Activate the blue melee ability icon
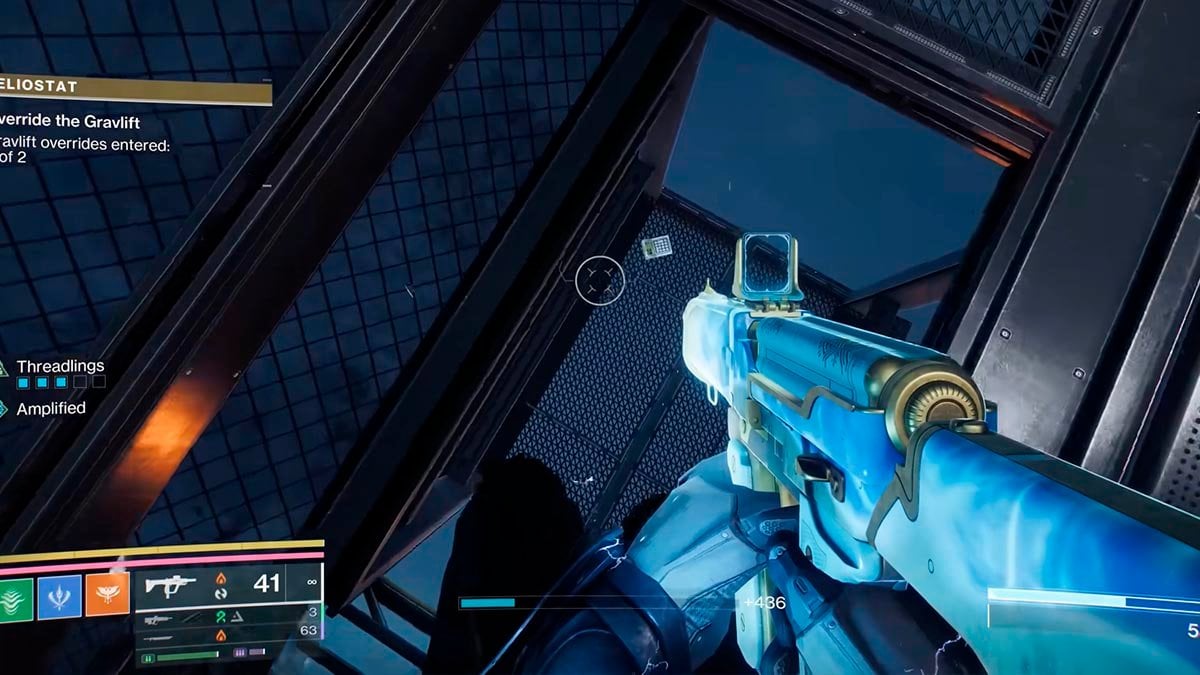This screenshot has height=675, width=1200. (x=59, y=596)
